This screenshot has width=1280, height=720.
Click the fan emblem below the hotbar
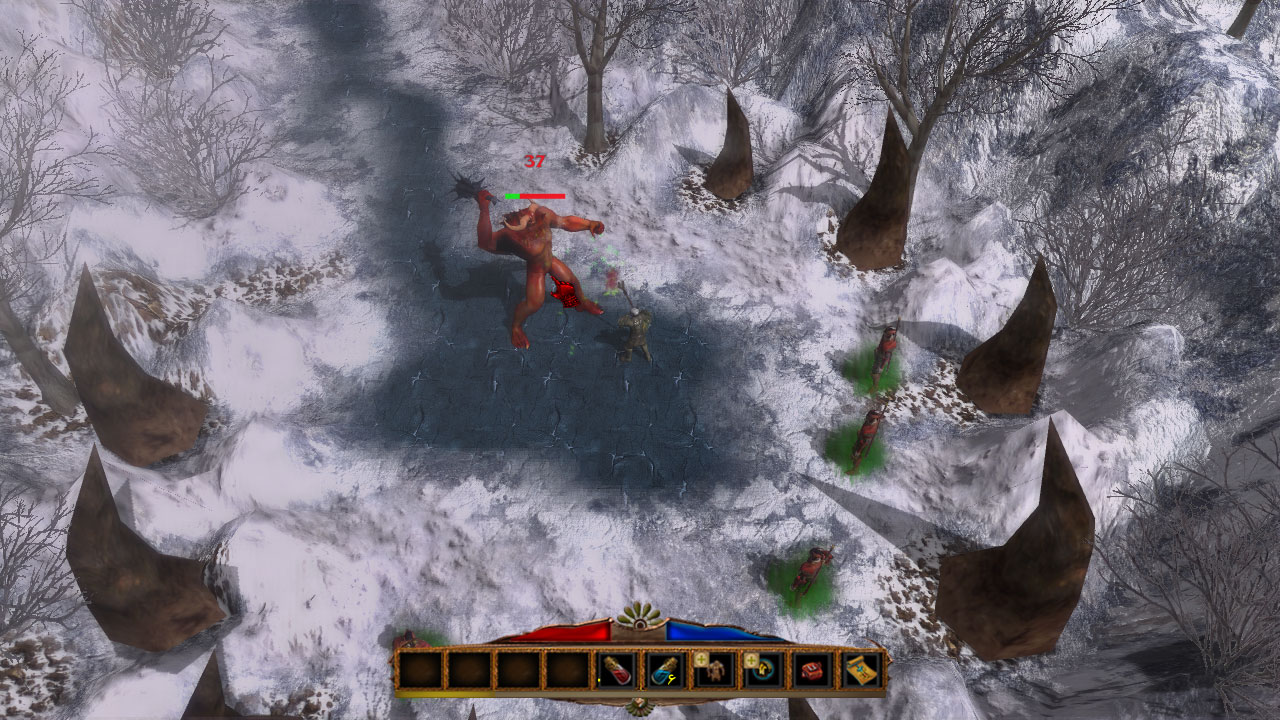click(639, 705)
